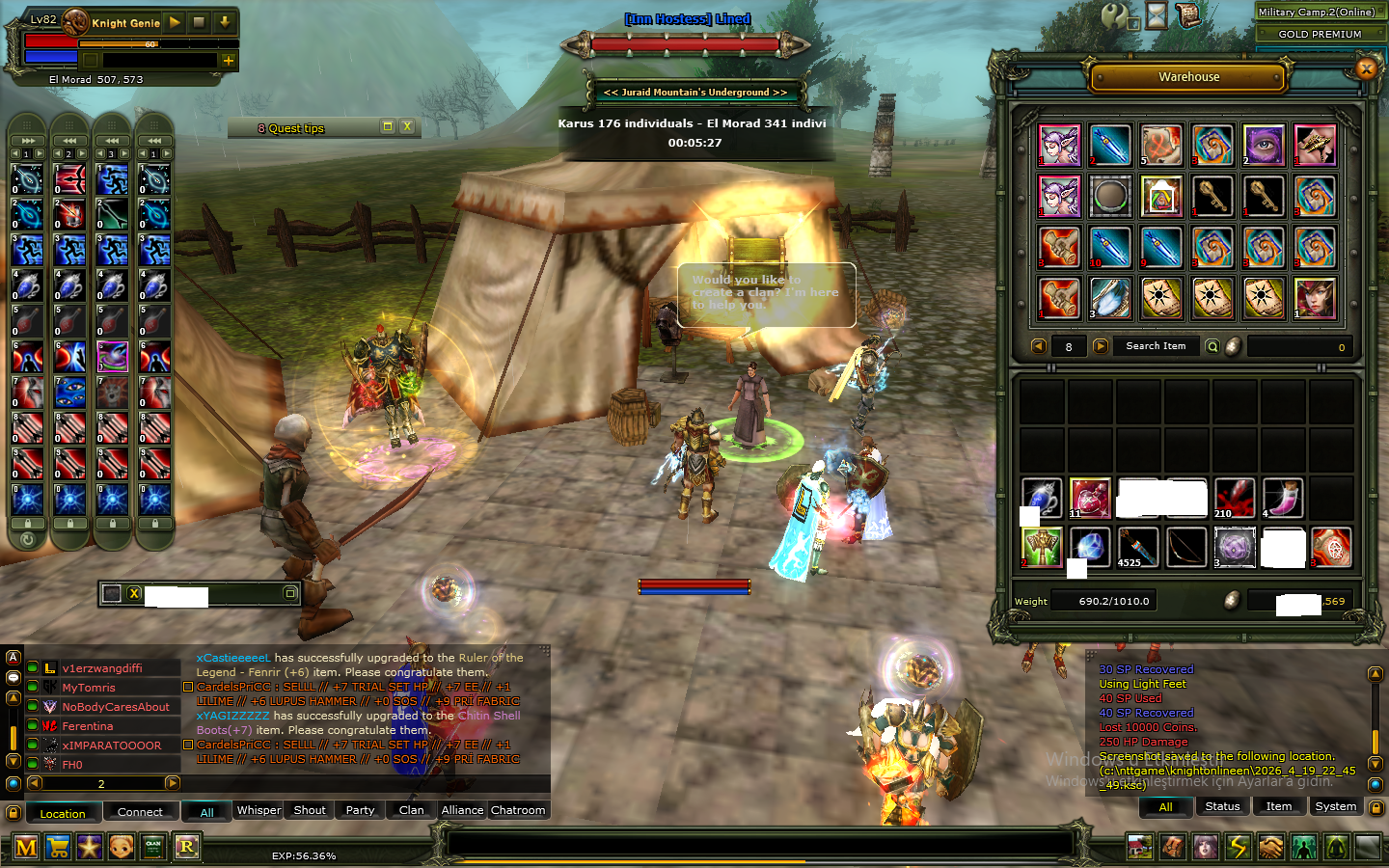This screenshot has height=868, width=1389.
Task: Click the Search Item button
Action: (x=1157, y=345)
